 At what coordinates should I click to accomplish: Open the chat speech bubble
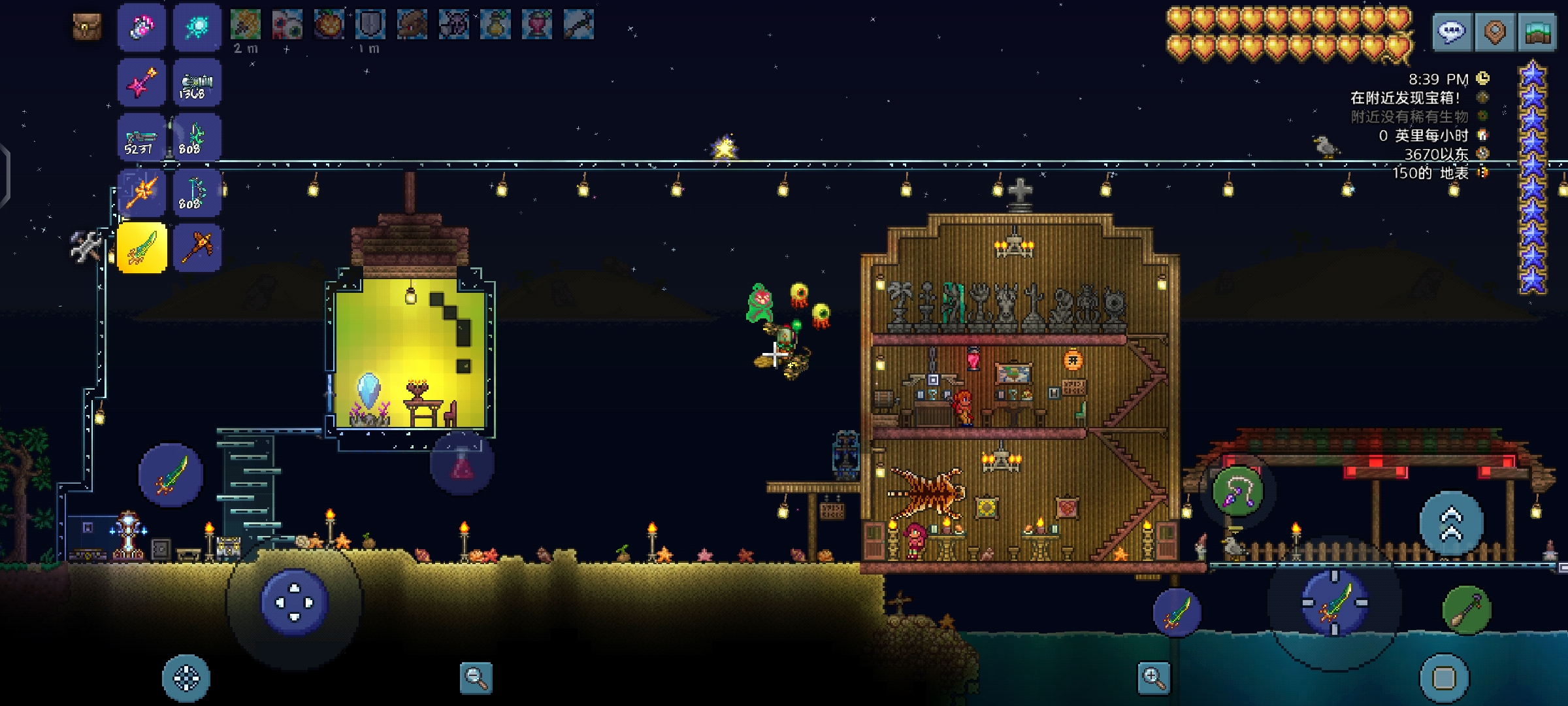(1452, 31)
